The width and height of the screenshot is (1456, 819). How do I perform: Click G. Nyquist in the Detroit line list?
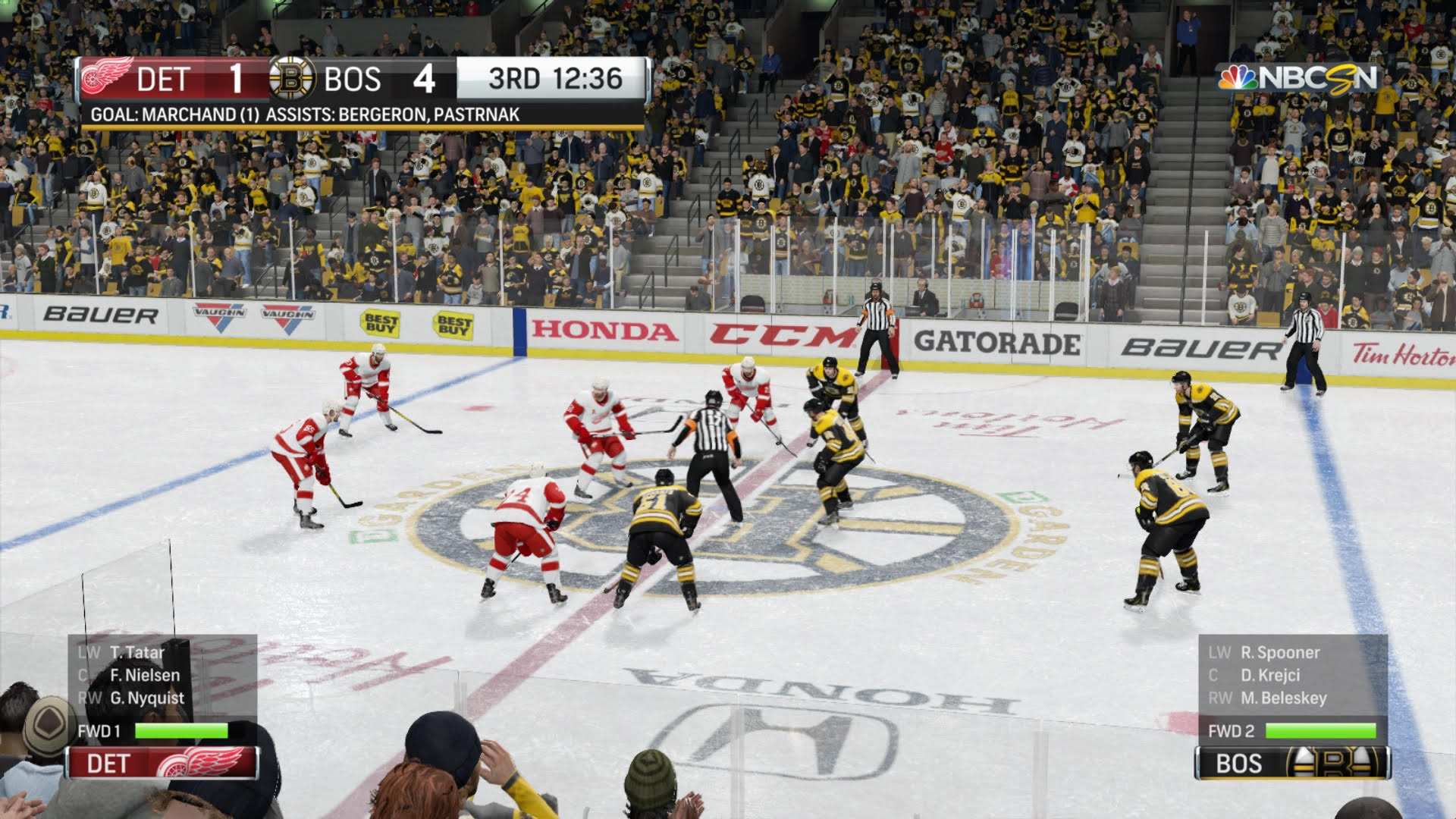point(147,698)
